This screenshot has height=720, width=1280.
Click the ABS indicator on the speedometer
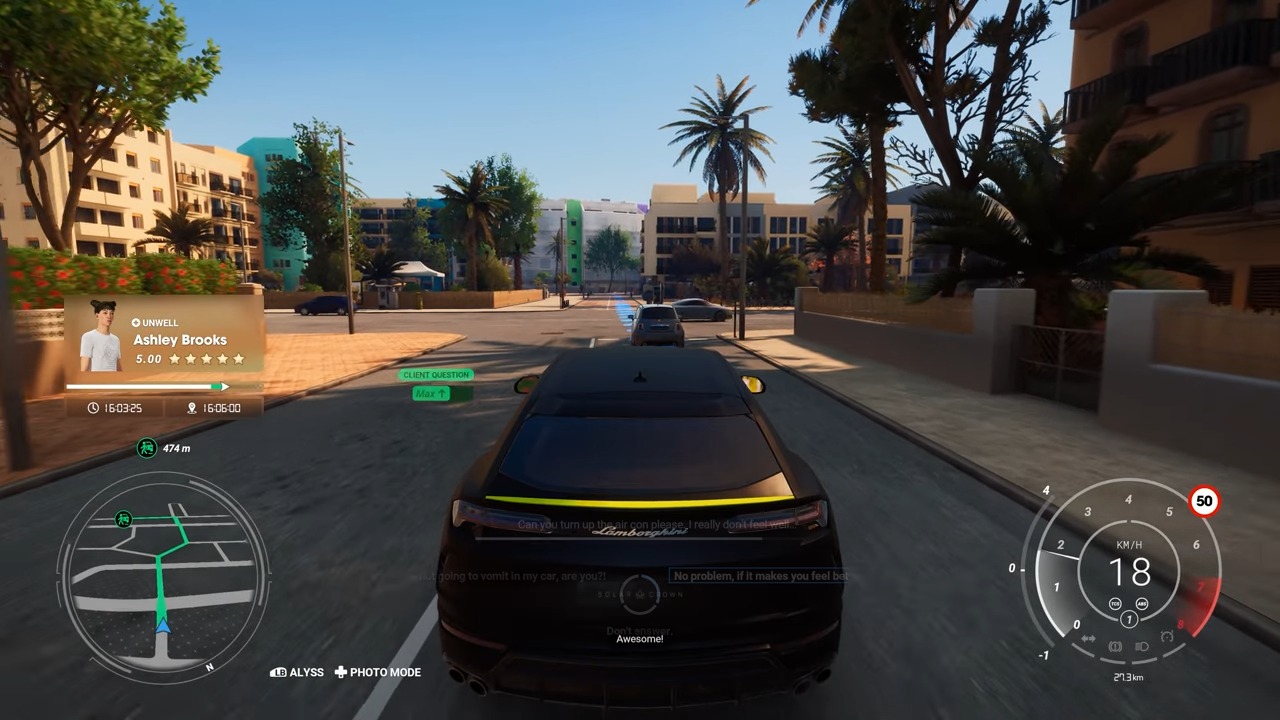1142,604
